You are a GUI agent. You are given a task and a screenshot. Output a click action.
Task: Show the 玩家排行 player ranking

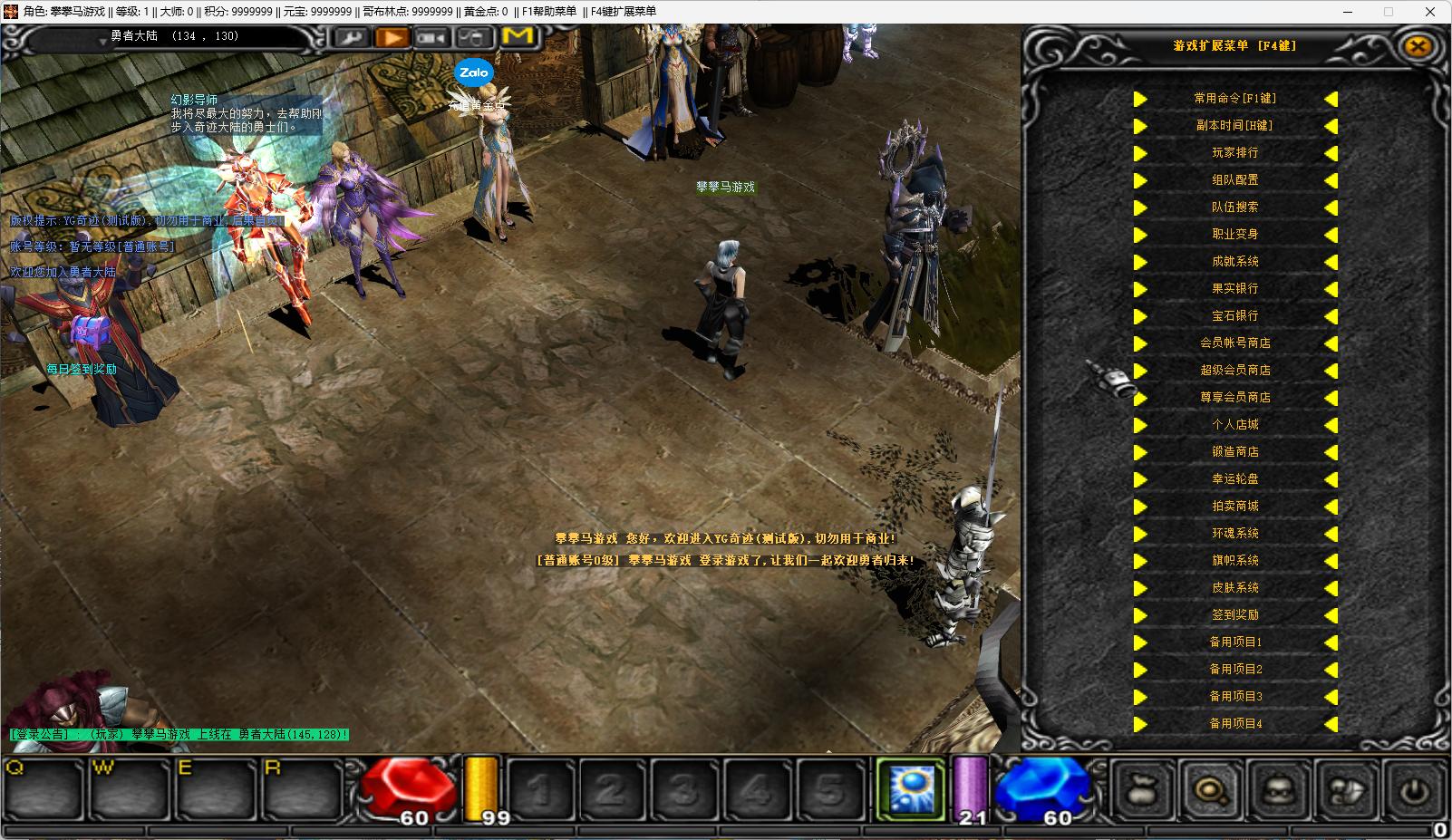[1234, 153]
